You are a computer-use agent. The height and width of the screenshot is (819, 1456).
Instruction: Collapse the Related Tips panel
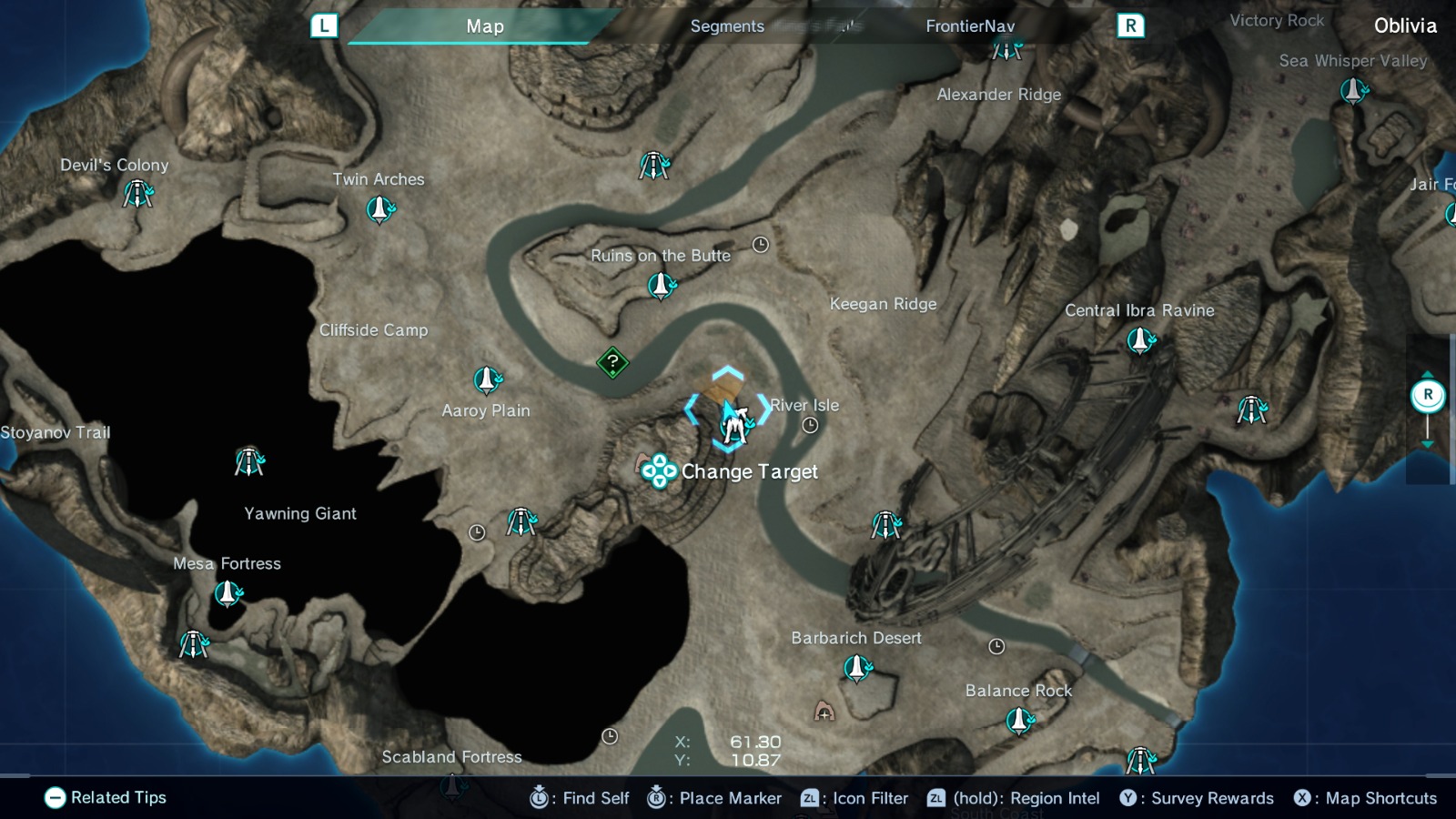coord(56,797)
